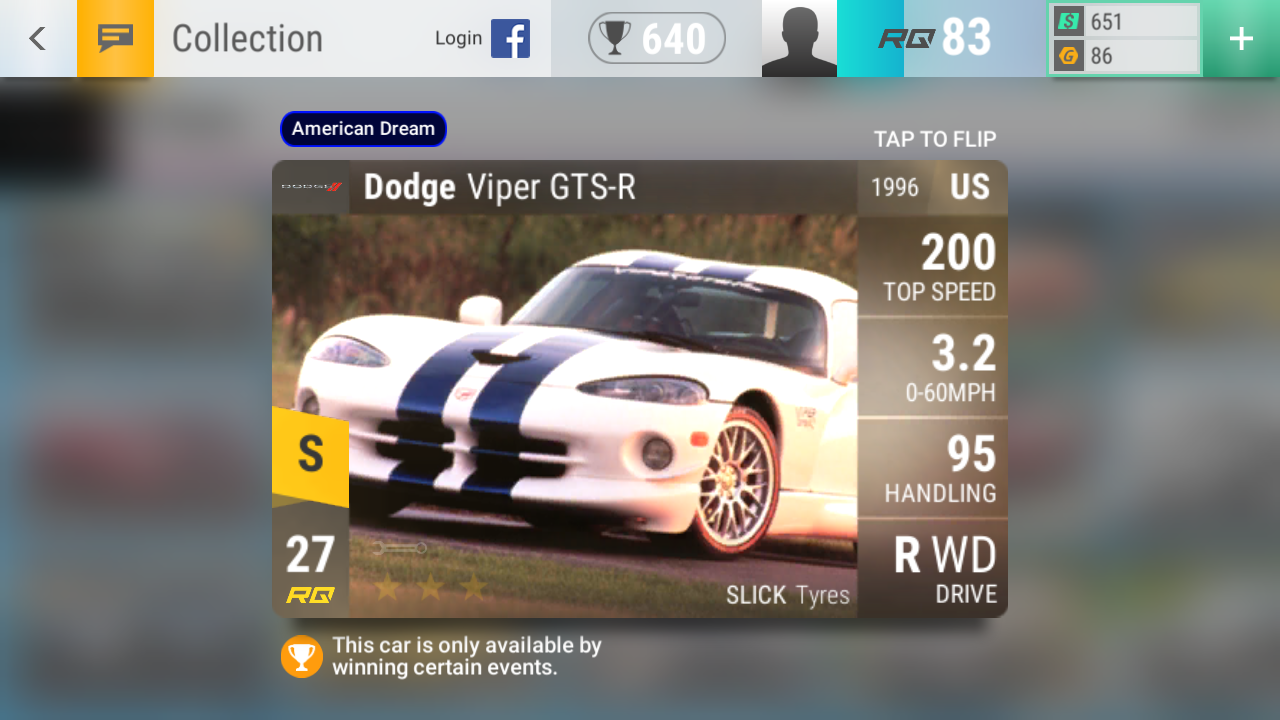The image size is (1280, 720).
Task: Flip the Dodge Viper GTS-R card
Action: (x=639, y=388)
